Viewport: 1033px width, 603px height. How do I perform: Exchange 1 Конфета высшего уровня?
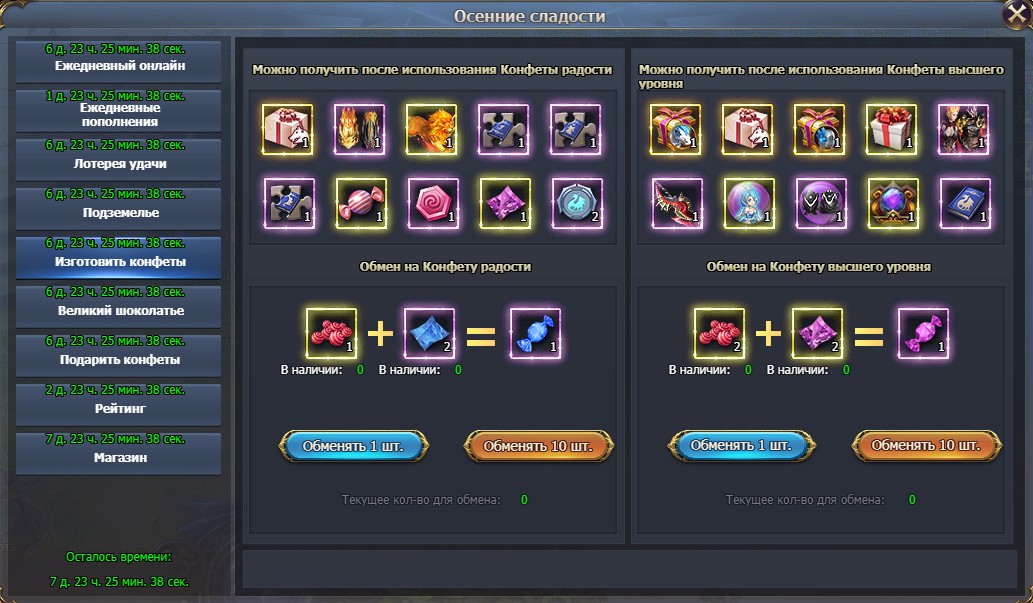(x=741, y=445)
